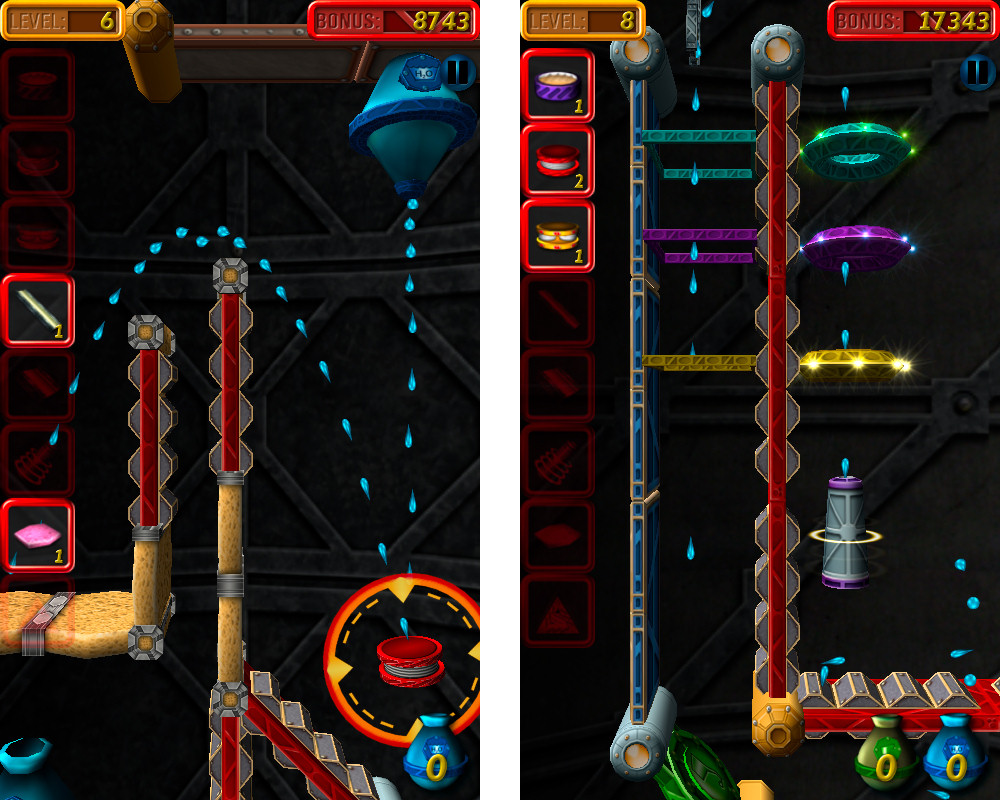This screenshot has width=1000, height=800.
Task: Pick the red spring slot with count 2
Action: click(558, 161)
